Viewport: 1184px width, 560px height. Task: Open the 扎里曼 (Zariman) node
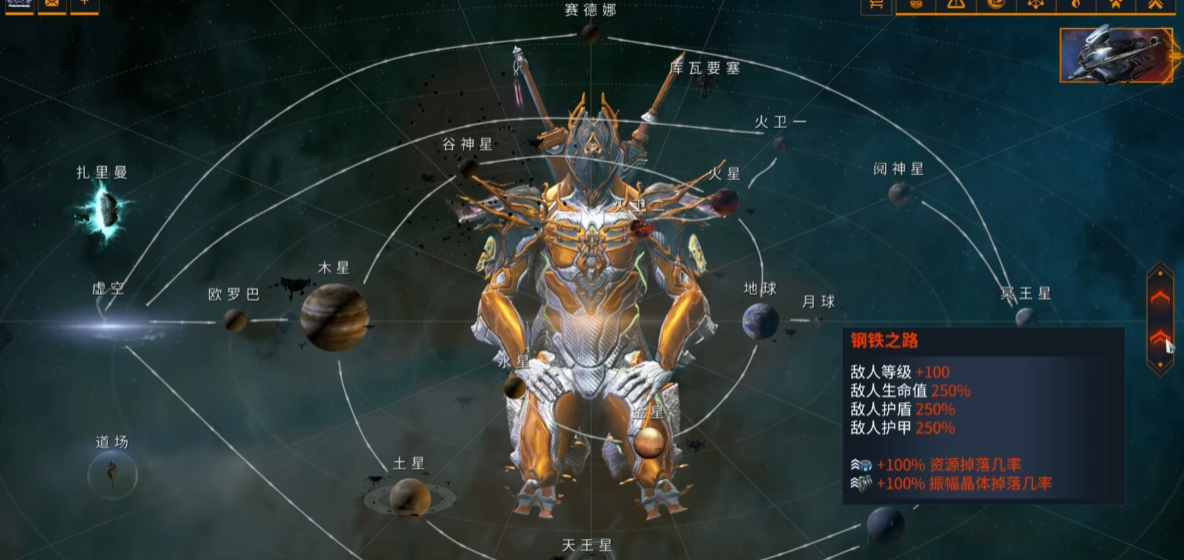106,210
